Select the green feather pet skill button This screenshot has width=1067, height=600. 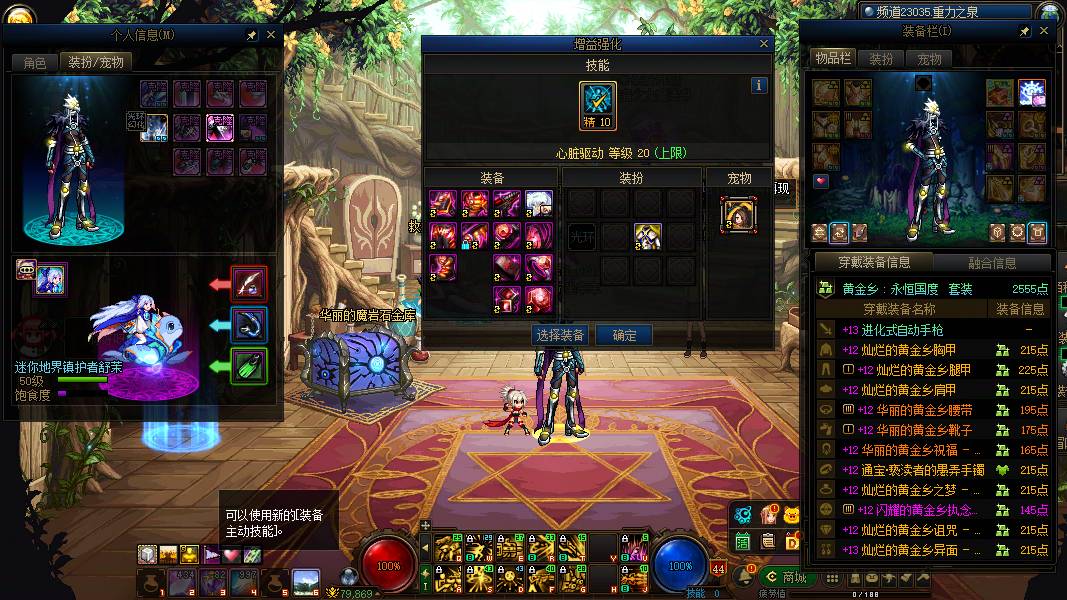tap(249, 366)
